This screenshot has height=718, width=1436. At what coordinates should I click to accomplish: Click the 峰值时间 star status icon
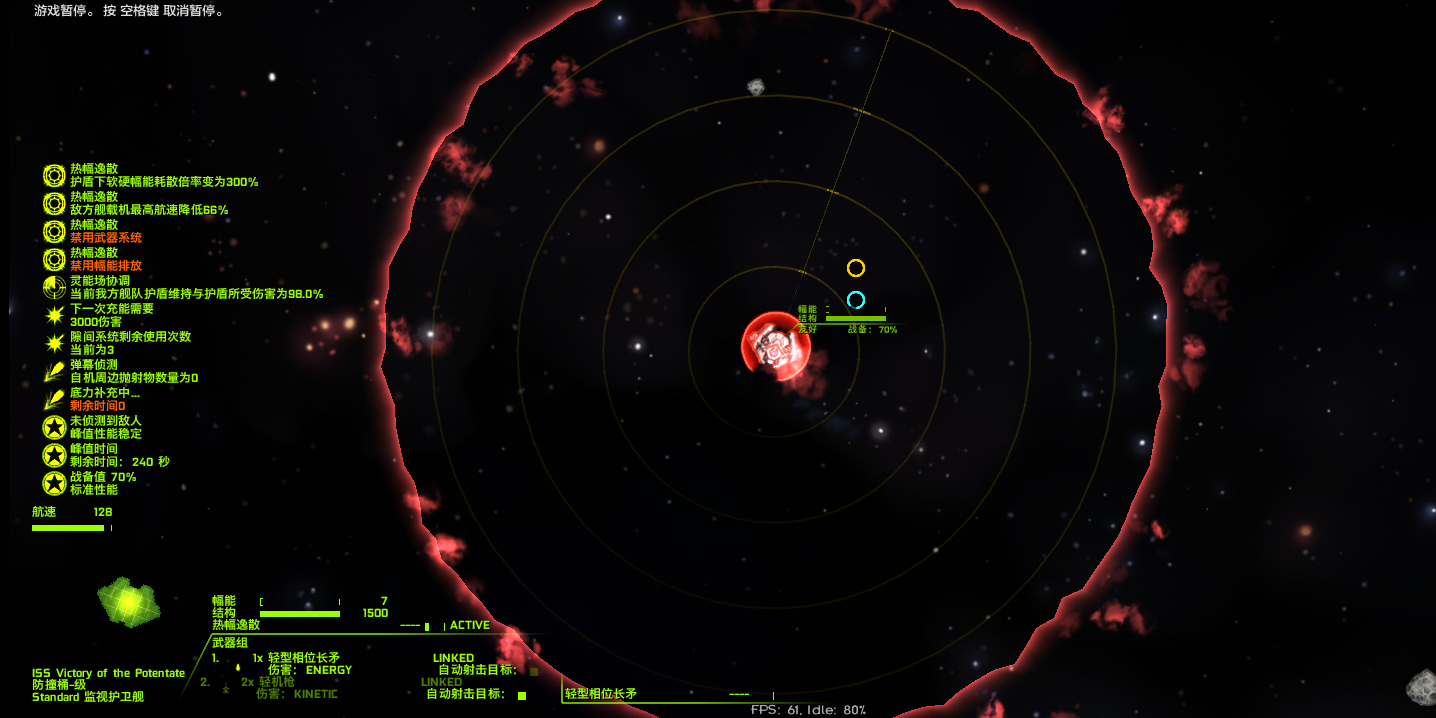(54, 456)
